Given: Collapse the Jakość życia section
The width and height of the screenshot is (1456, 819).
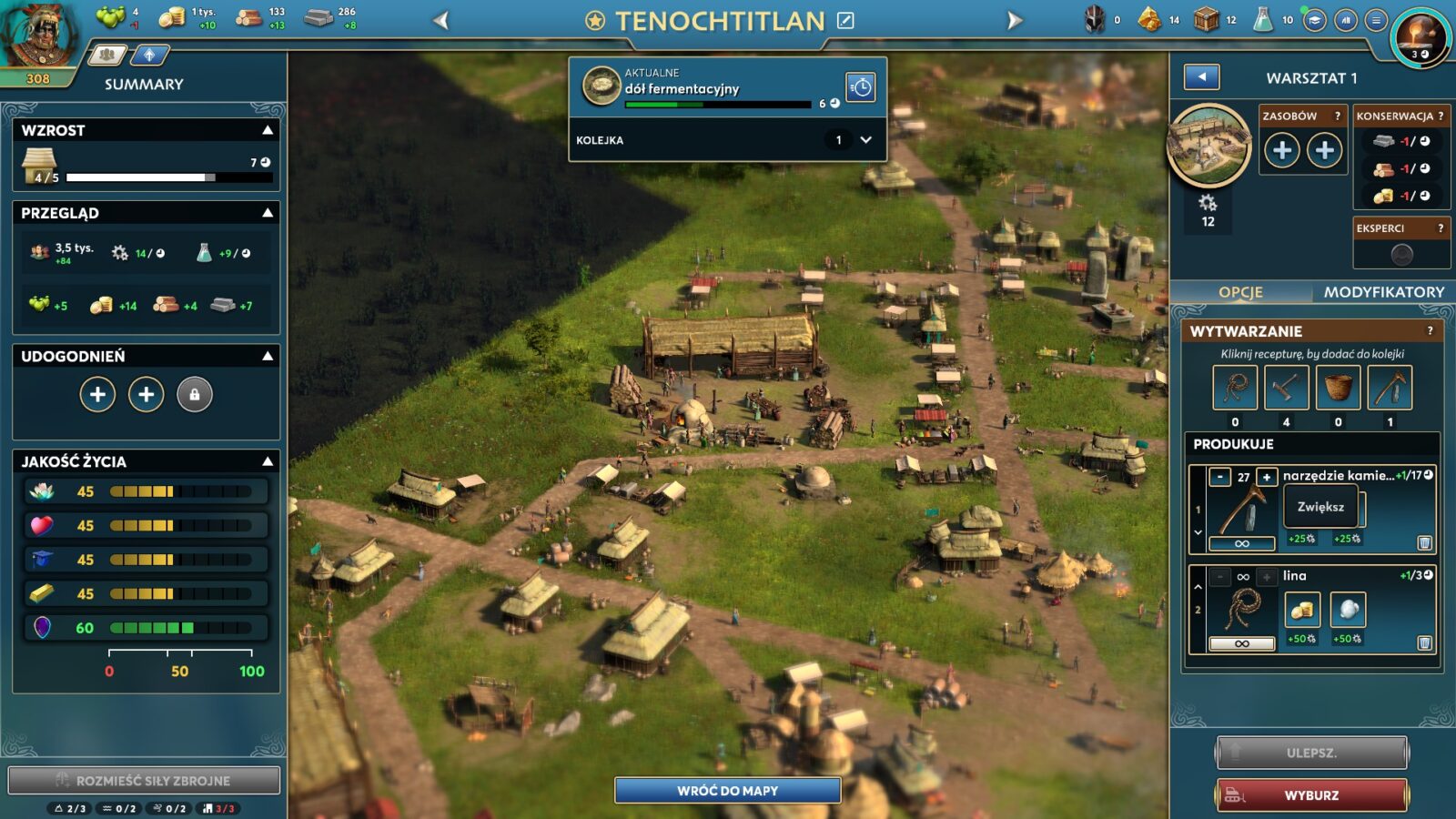Looking at the screenshot, I should [x=268, y=461].
